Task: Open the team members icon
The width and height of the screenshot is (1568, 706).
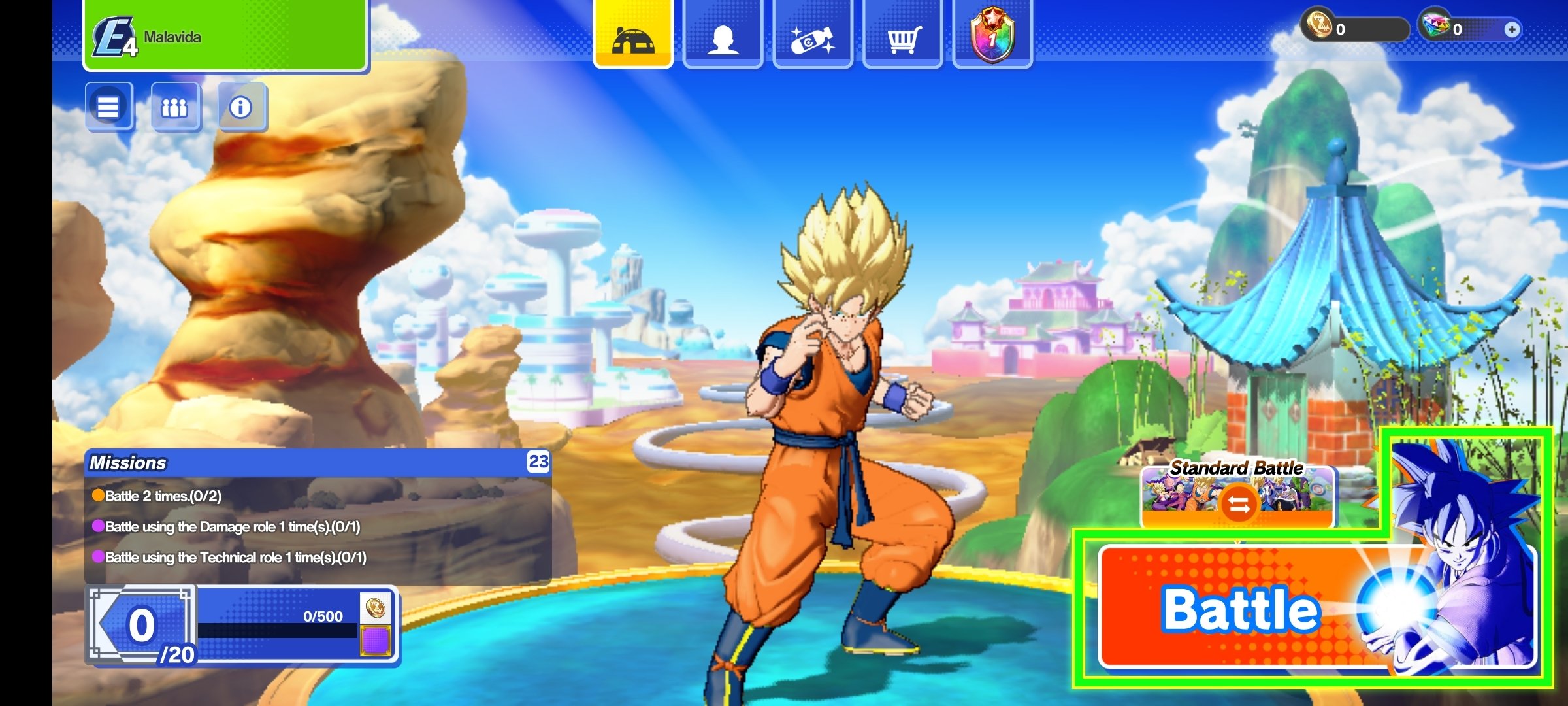Action: tap(174, 107)
